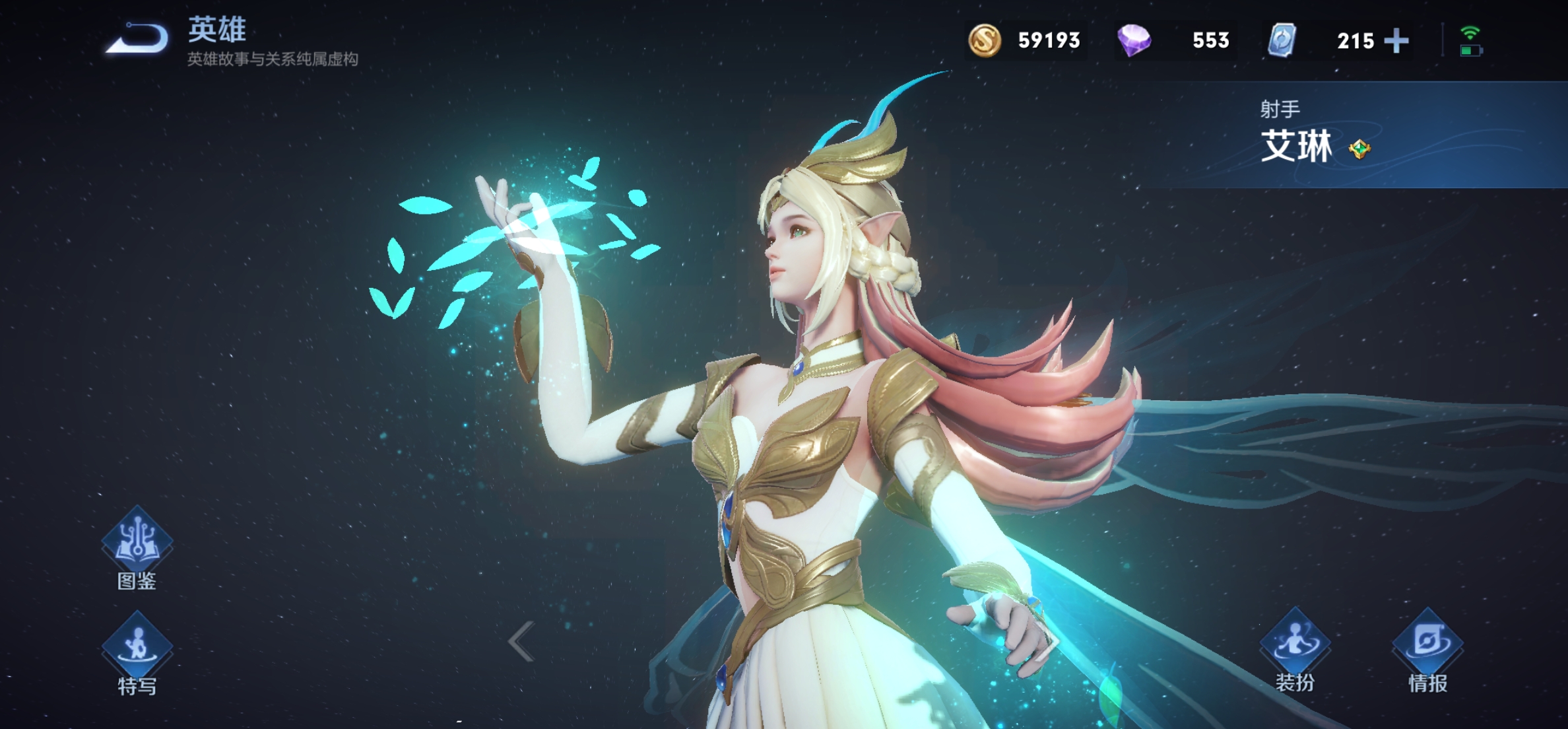Open the 情报 hero info

pos(1427,647)
